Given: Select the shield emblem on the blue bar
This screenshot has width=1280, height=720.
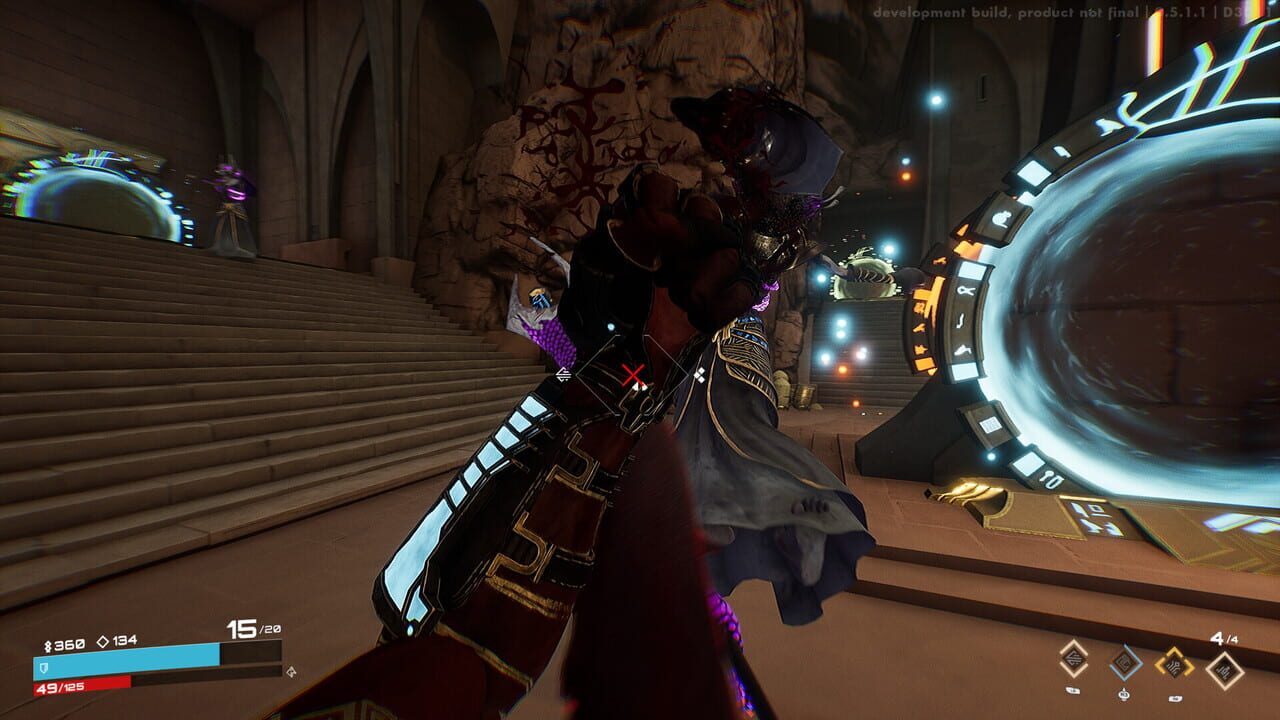Looking at the screenshot, I should coord(43,669).
